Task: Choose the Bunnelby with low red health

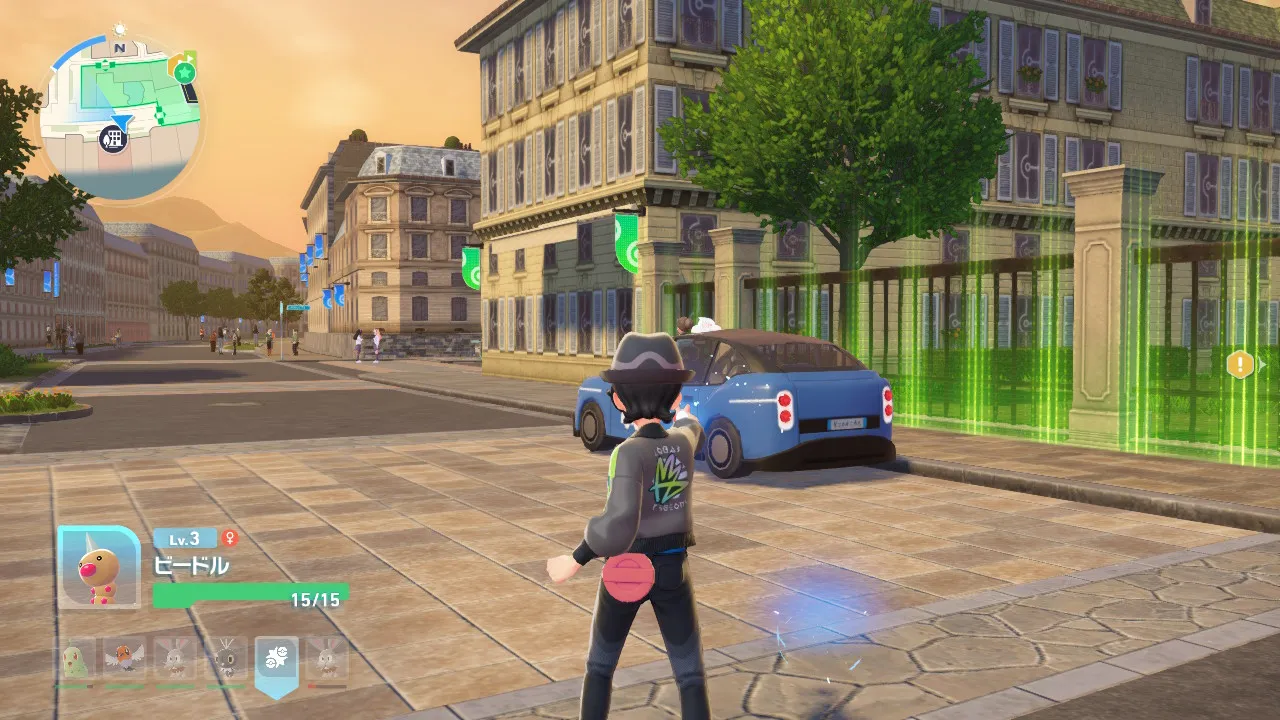Action: tap(327, 660)
